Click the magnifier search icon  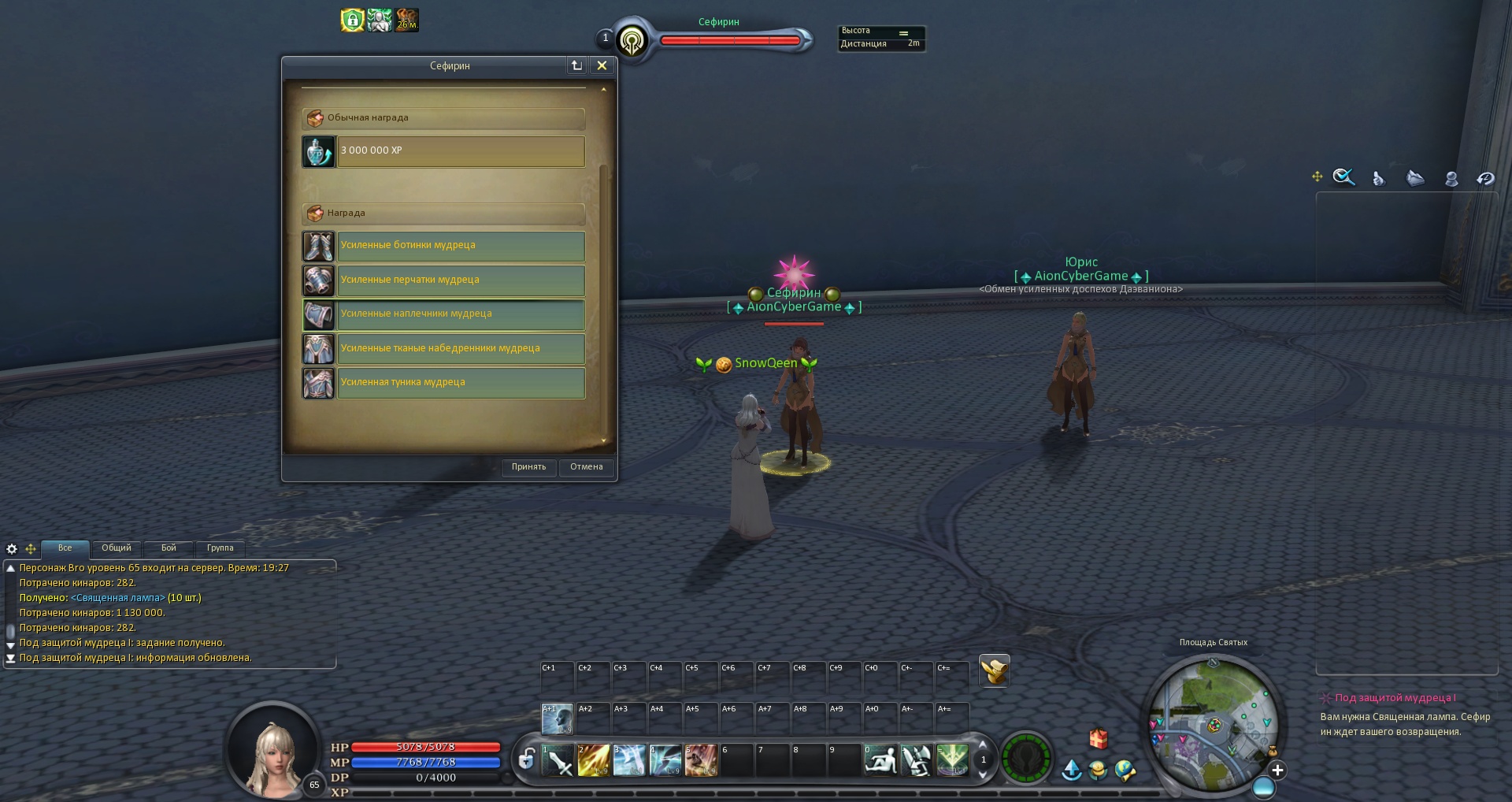[x=1343, y=177]
